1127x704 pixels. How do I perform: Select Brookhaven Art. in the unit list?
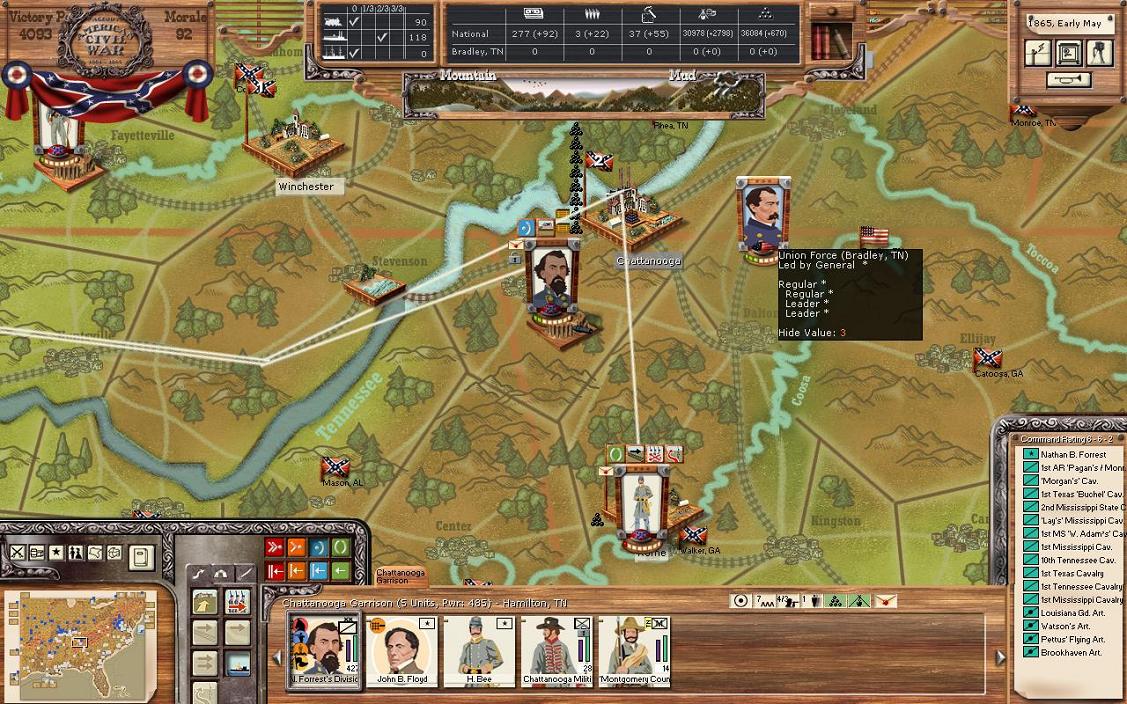pyautogui.click(x=1070, y=652)
